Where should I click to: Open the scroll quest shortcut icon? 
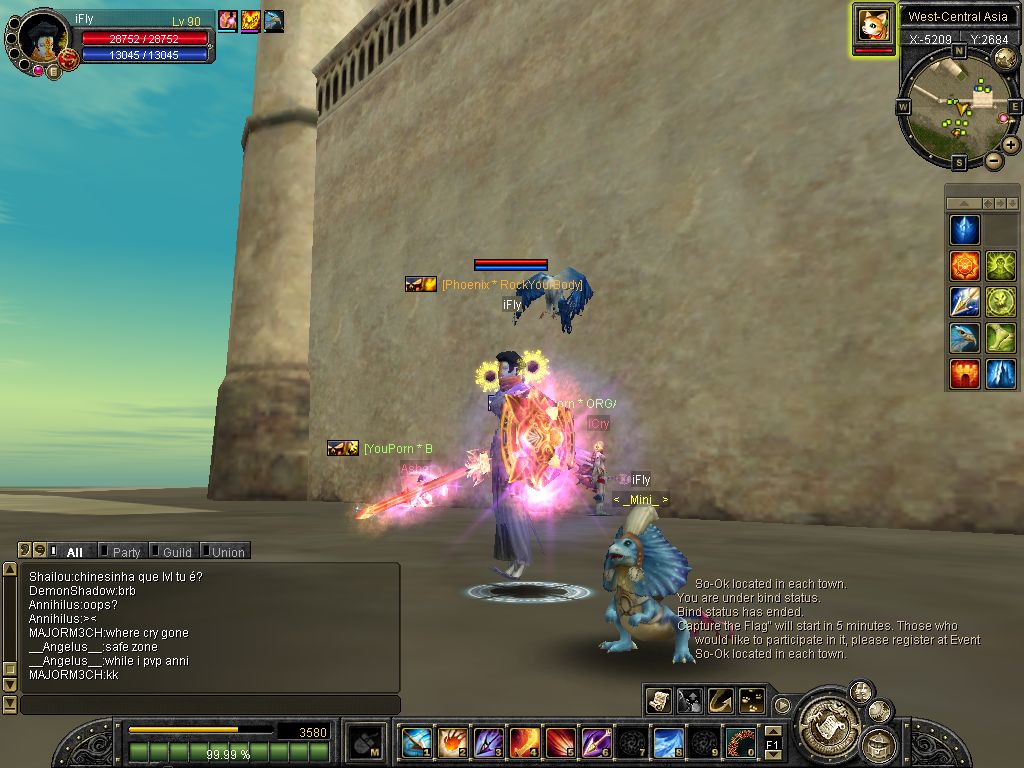click(x=659, y=701)
